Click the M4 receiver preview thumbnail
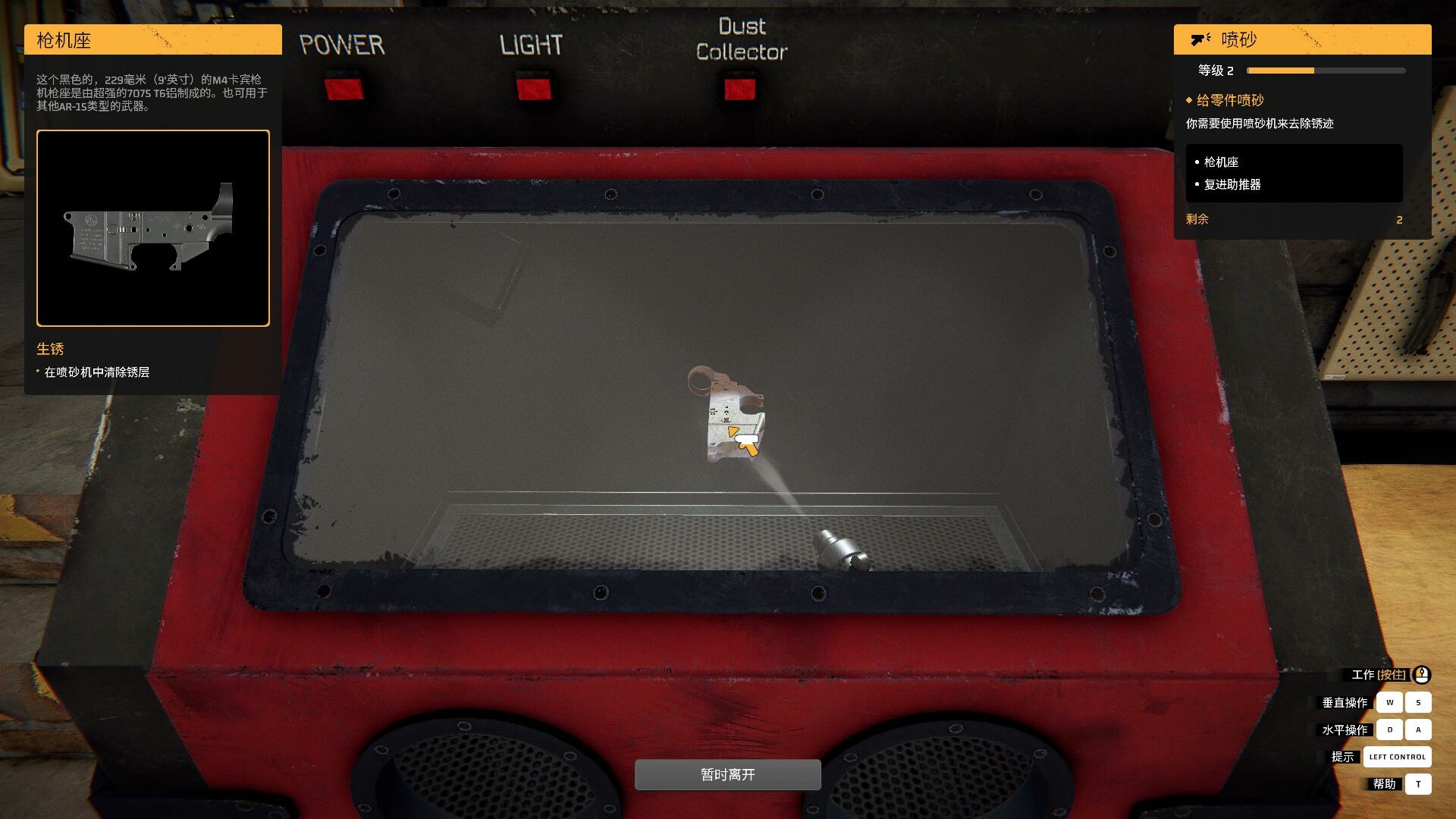Viewport: 1456px width, 819px height. 152,227
